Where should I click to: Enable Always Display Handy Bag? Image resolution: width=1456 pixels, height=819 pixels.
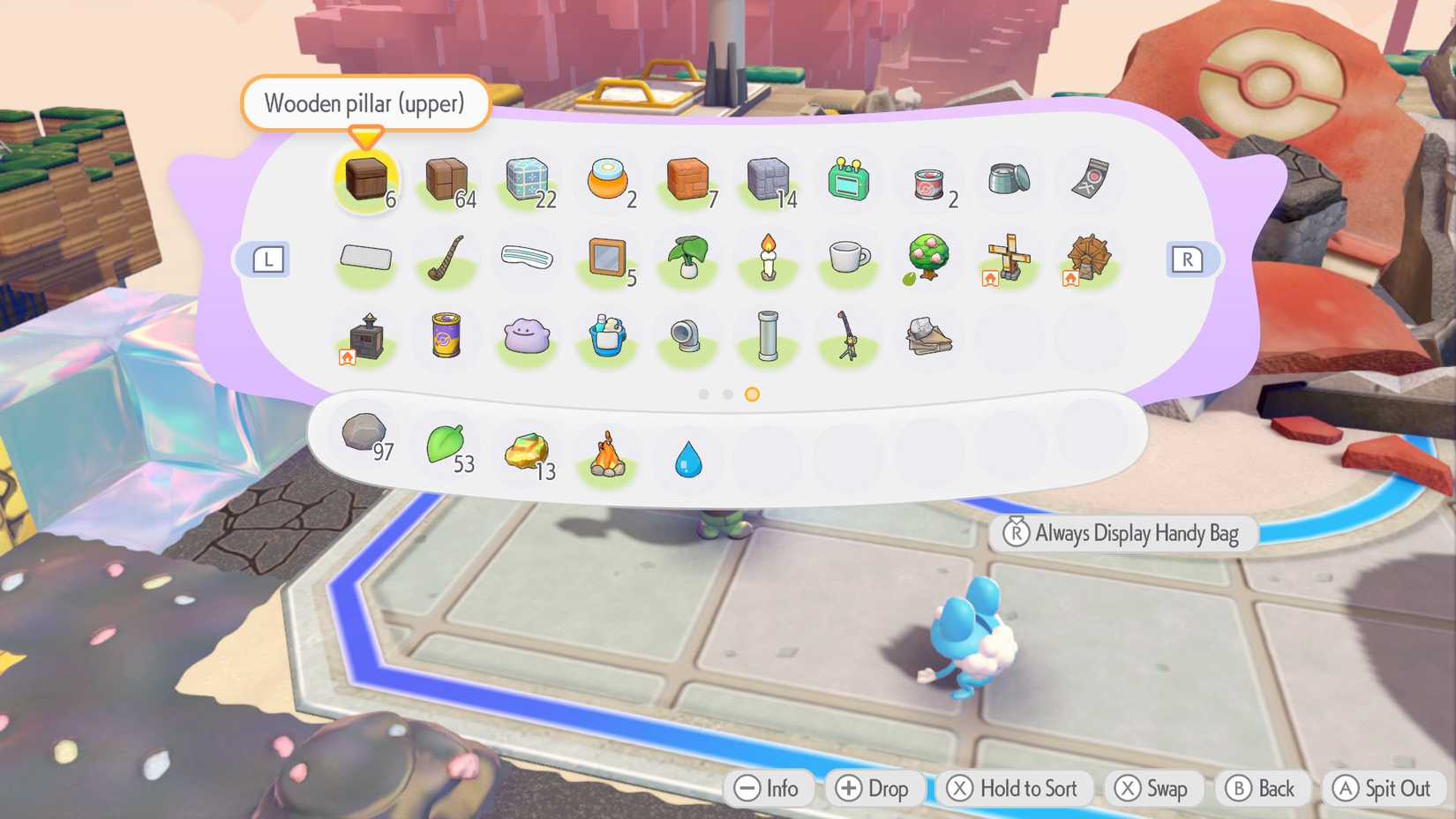point(1124,533)
